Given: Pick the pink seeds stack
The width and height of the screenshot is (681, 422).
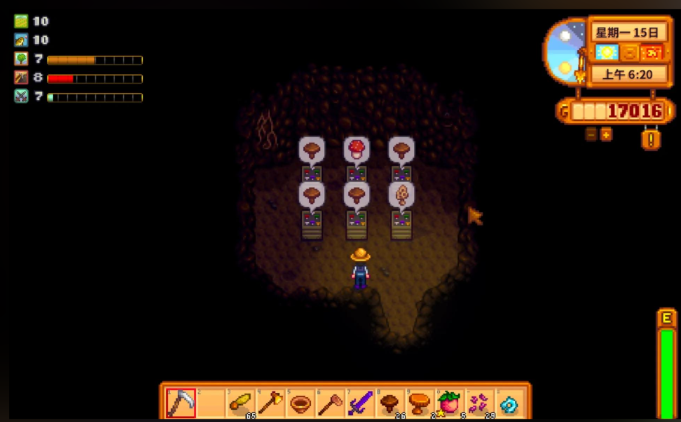Looking at the screenshot, I should [x=480, y=402].
